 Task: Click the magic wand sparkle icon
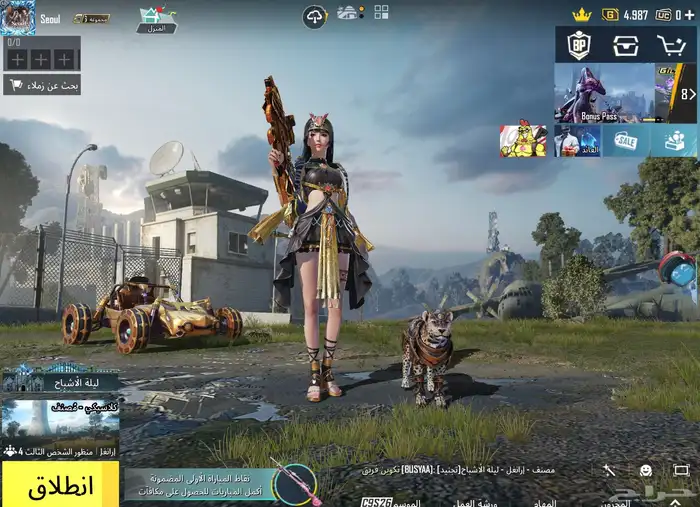(609, 470)
